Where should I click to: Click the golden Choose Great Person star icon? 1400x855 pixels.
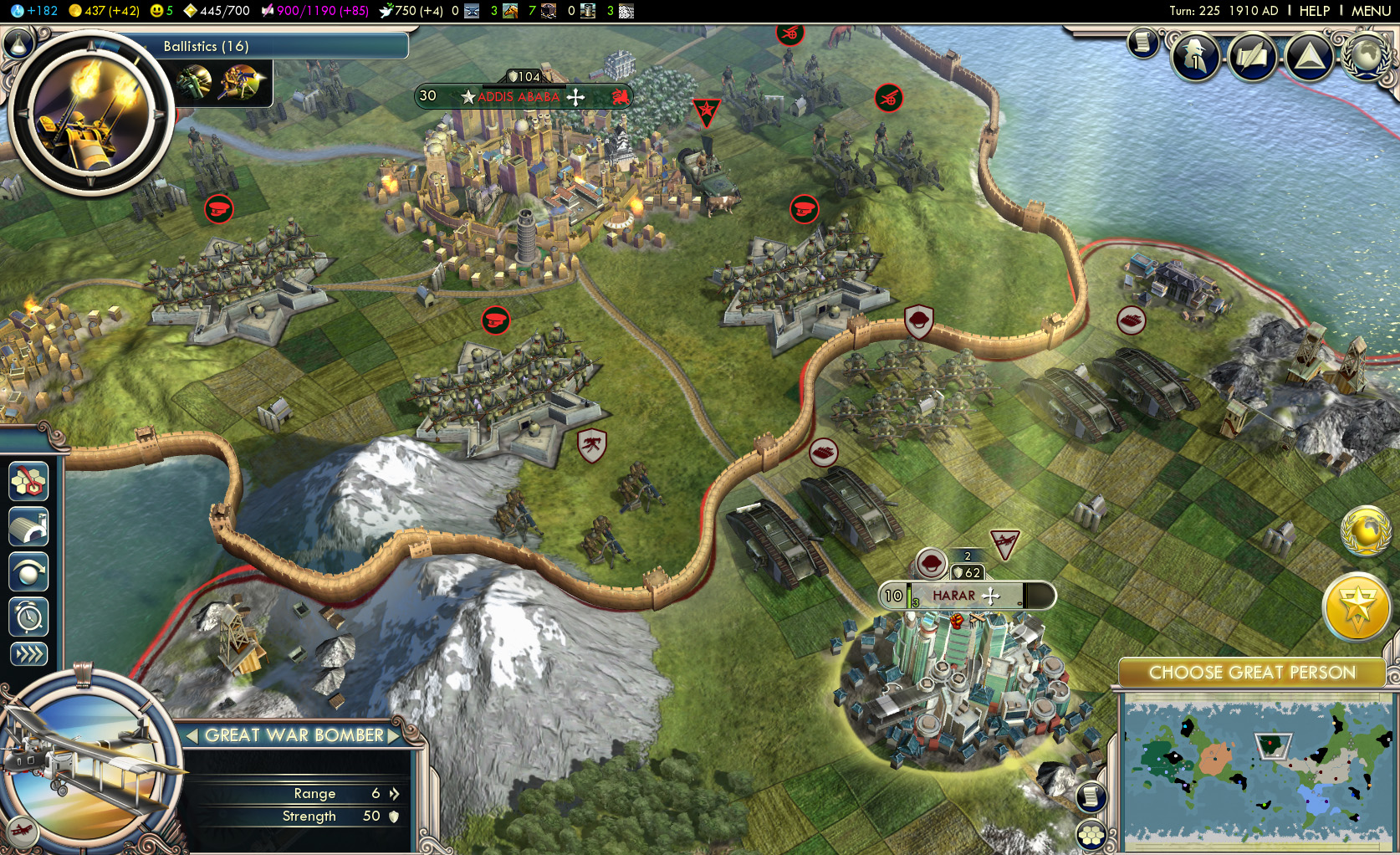1357,607
